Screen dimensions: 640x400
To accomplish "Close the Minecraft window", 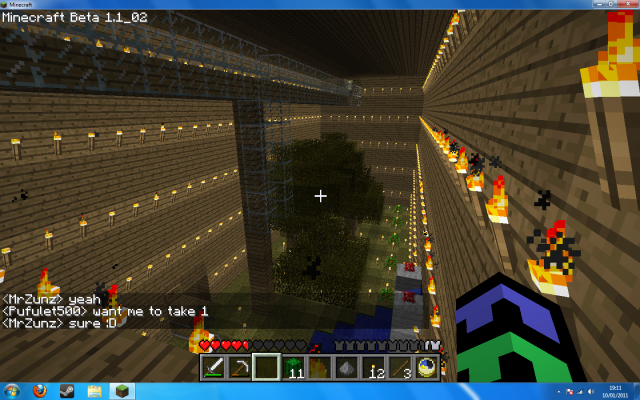I will (627, 5).
